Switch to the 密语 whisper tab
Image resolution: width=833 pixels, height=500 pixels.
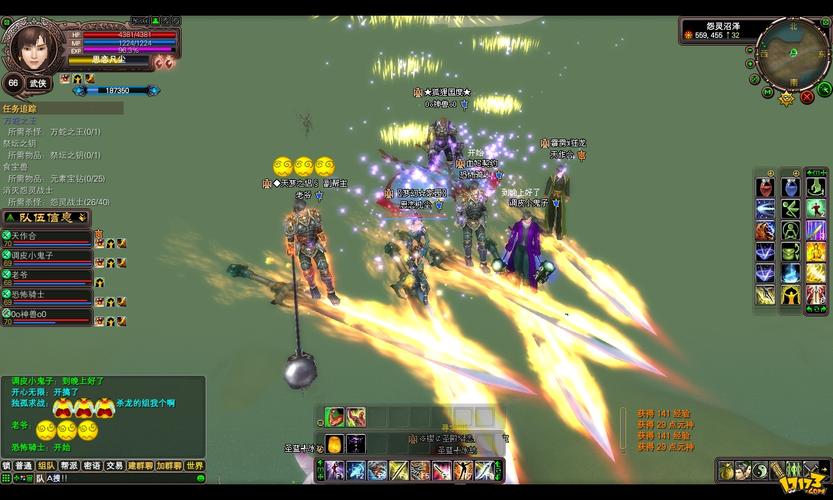click(92, 466)
